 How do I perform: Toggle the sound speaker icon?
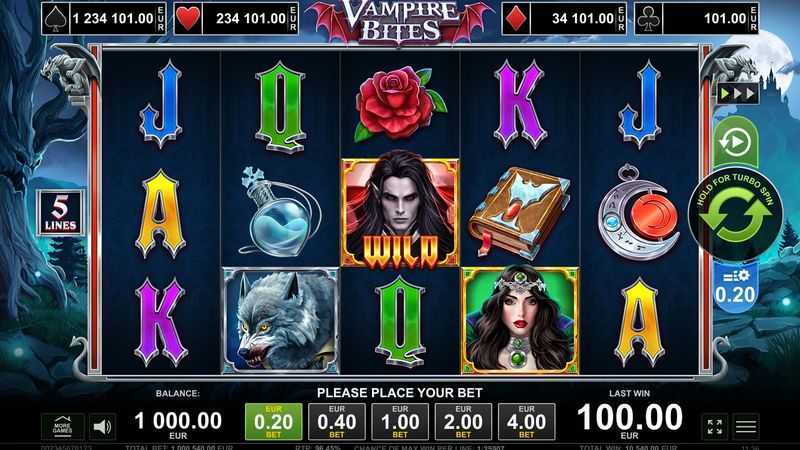101,427
